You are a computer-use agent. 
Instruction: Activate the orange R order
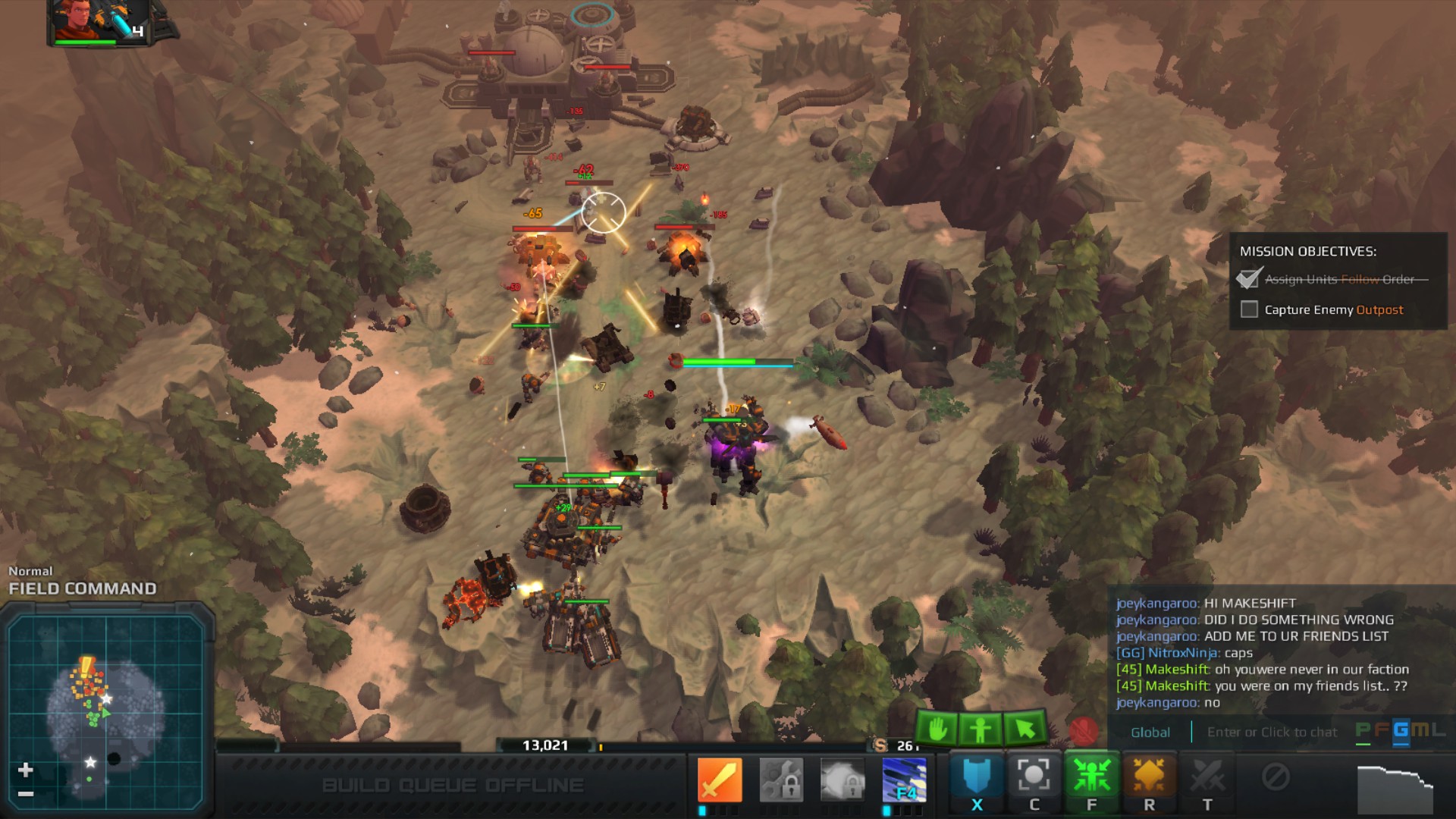click(x=1149, y=780)
